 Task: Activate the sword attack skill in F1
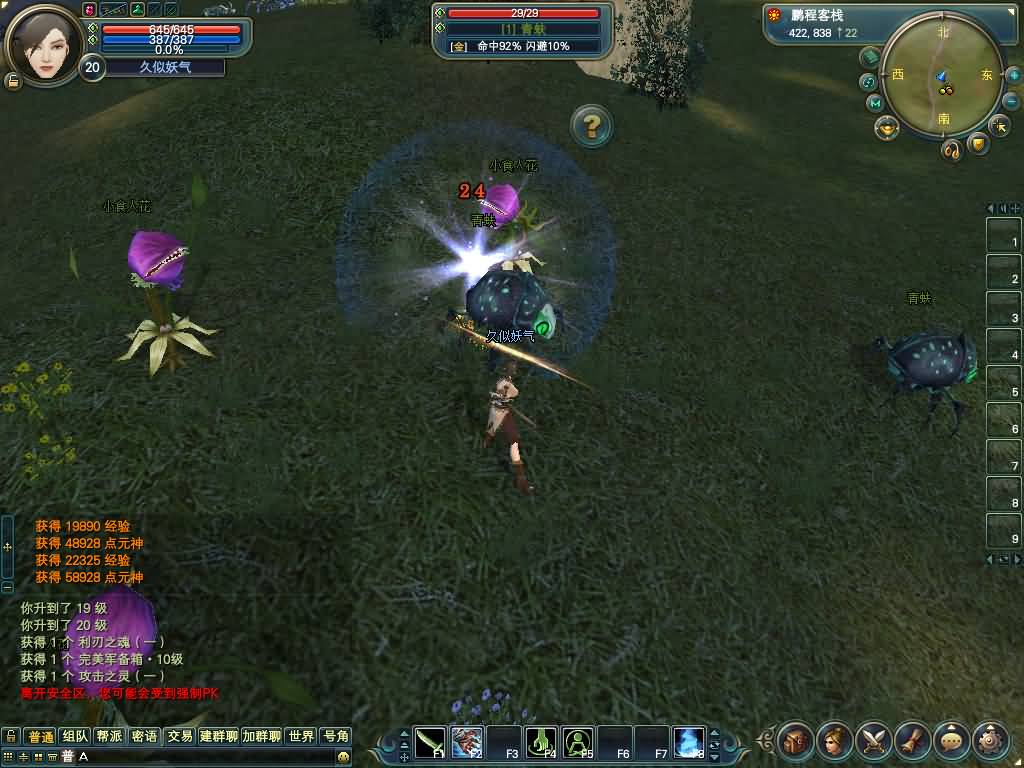(x=430, y=741)
